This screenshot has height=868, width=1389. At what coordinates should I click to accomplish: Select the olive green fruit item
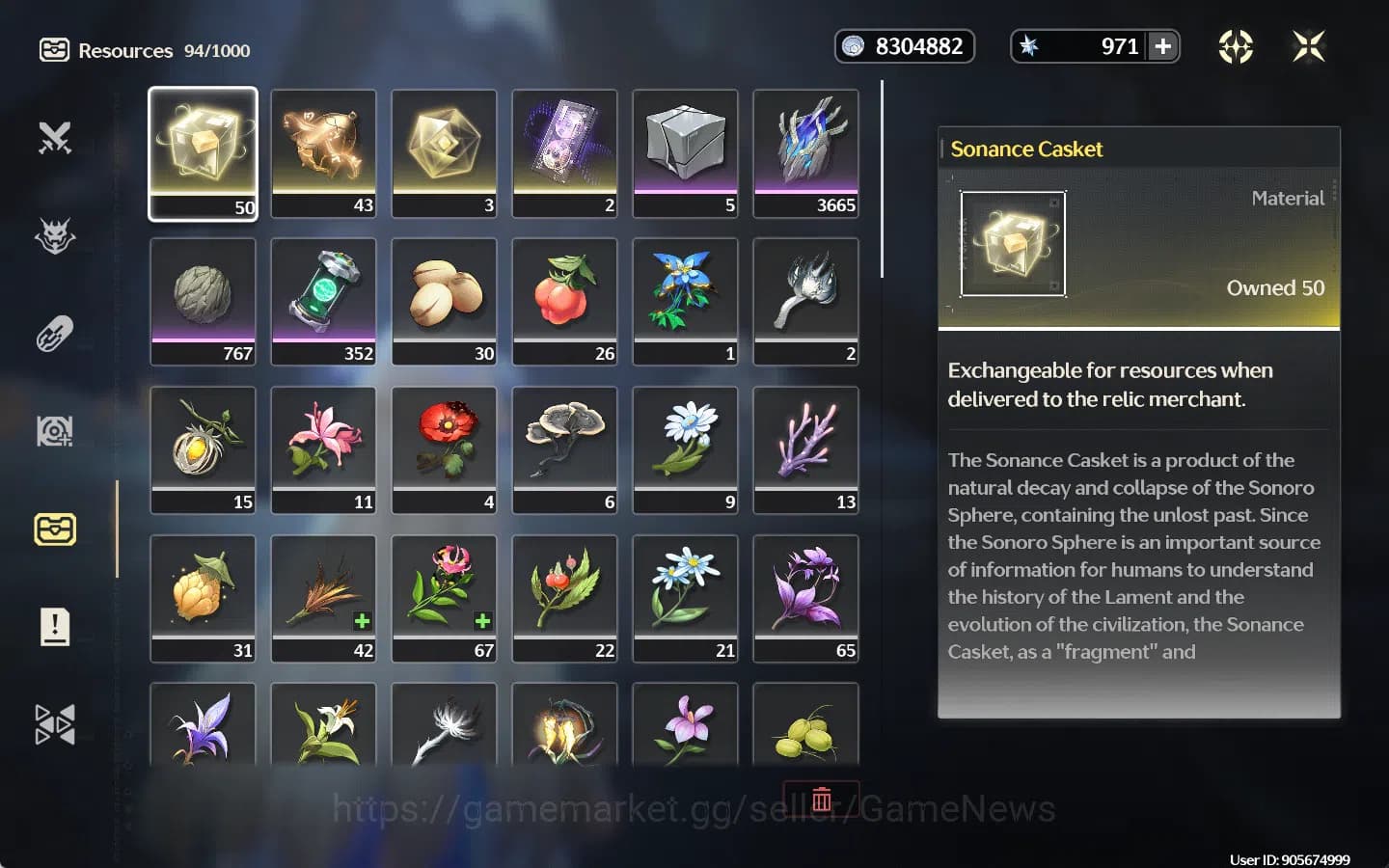(x=805, y=728)
